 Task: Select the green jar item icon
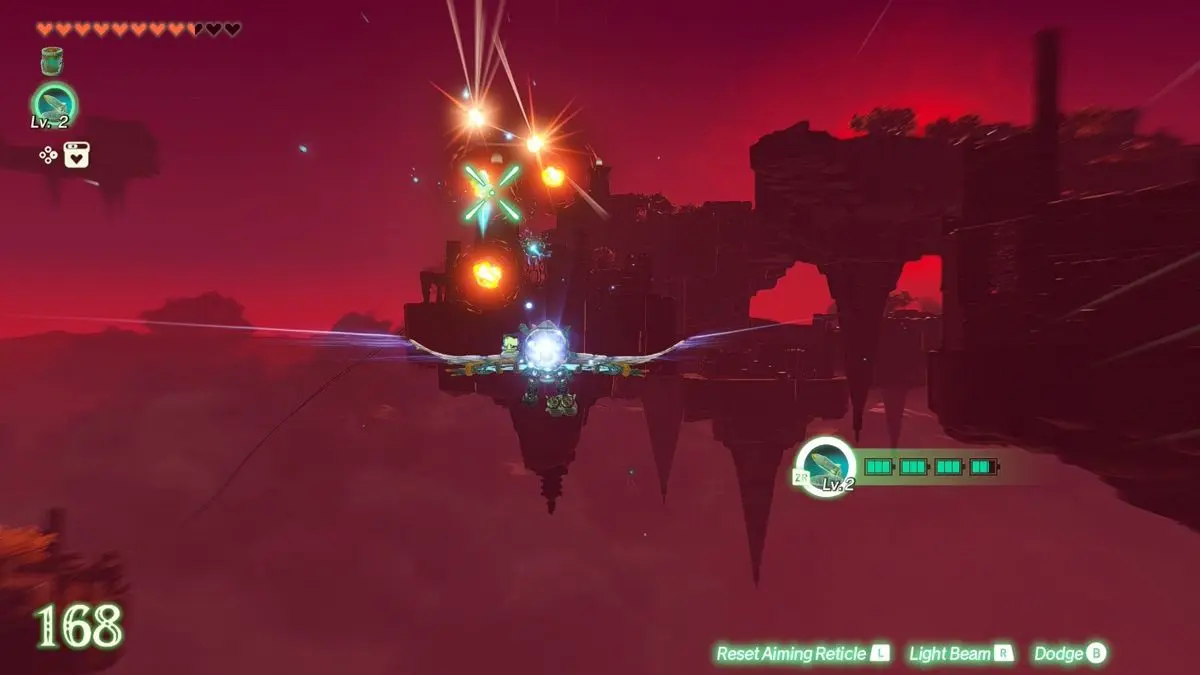pos(52,61)
